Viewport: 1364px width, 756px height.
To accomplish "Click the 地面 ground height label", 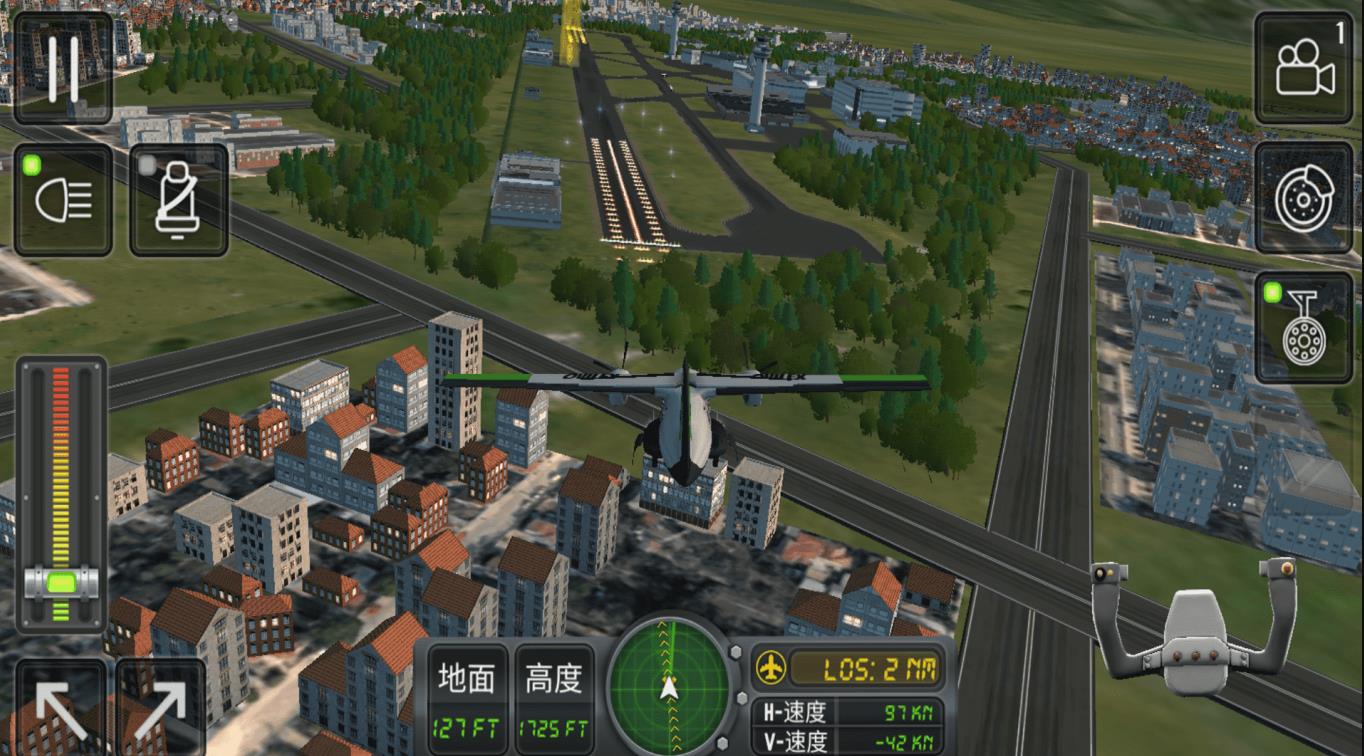I will (x=465, y=675).
